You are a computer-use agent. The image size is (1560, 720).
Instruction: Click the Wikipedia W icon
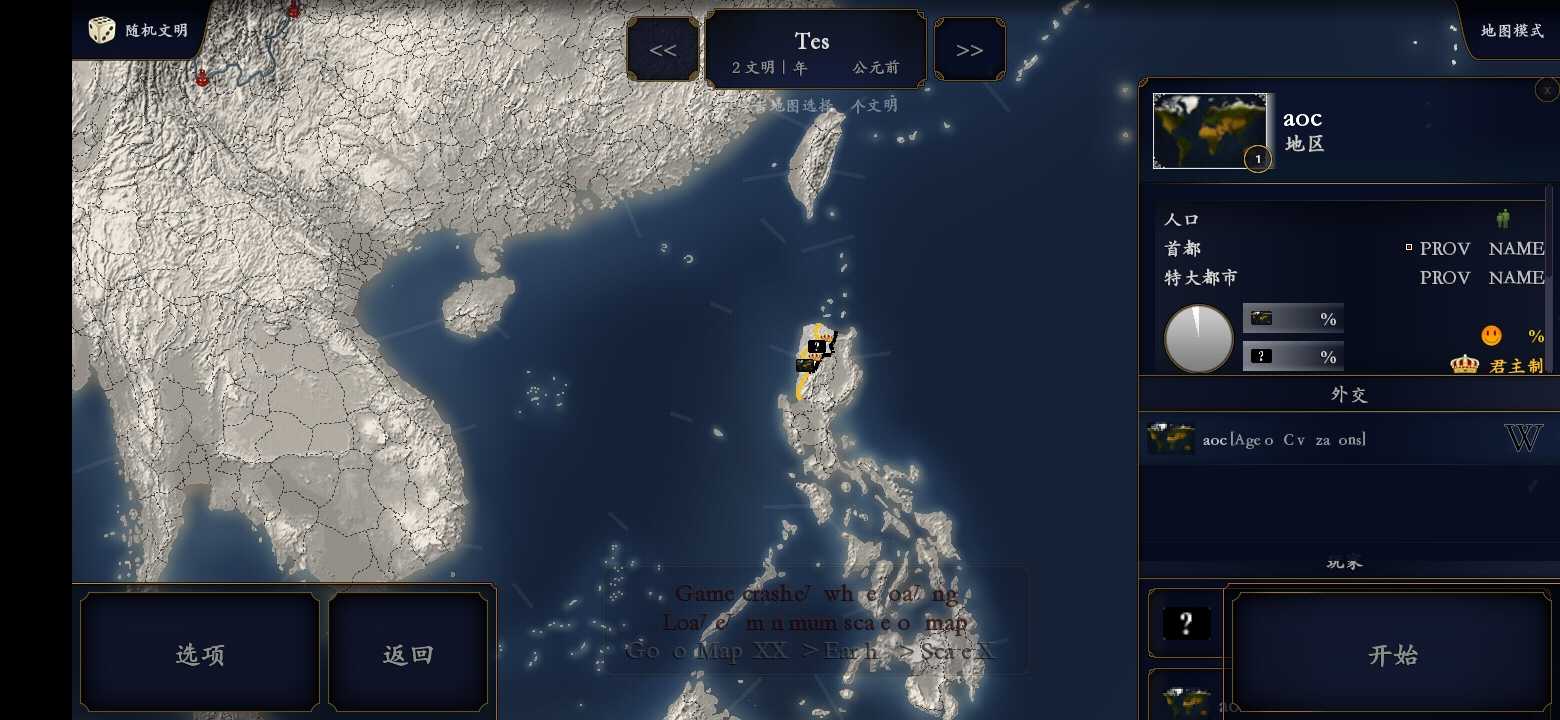pos(1523,438)
